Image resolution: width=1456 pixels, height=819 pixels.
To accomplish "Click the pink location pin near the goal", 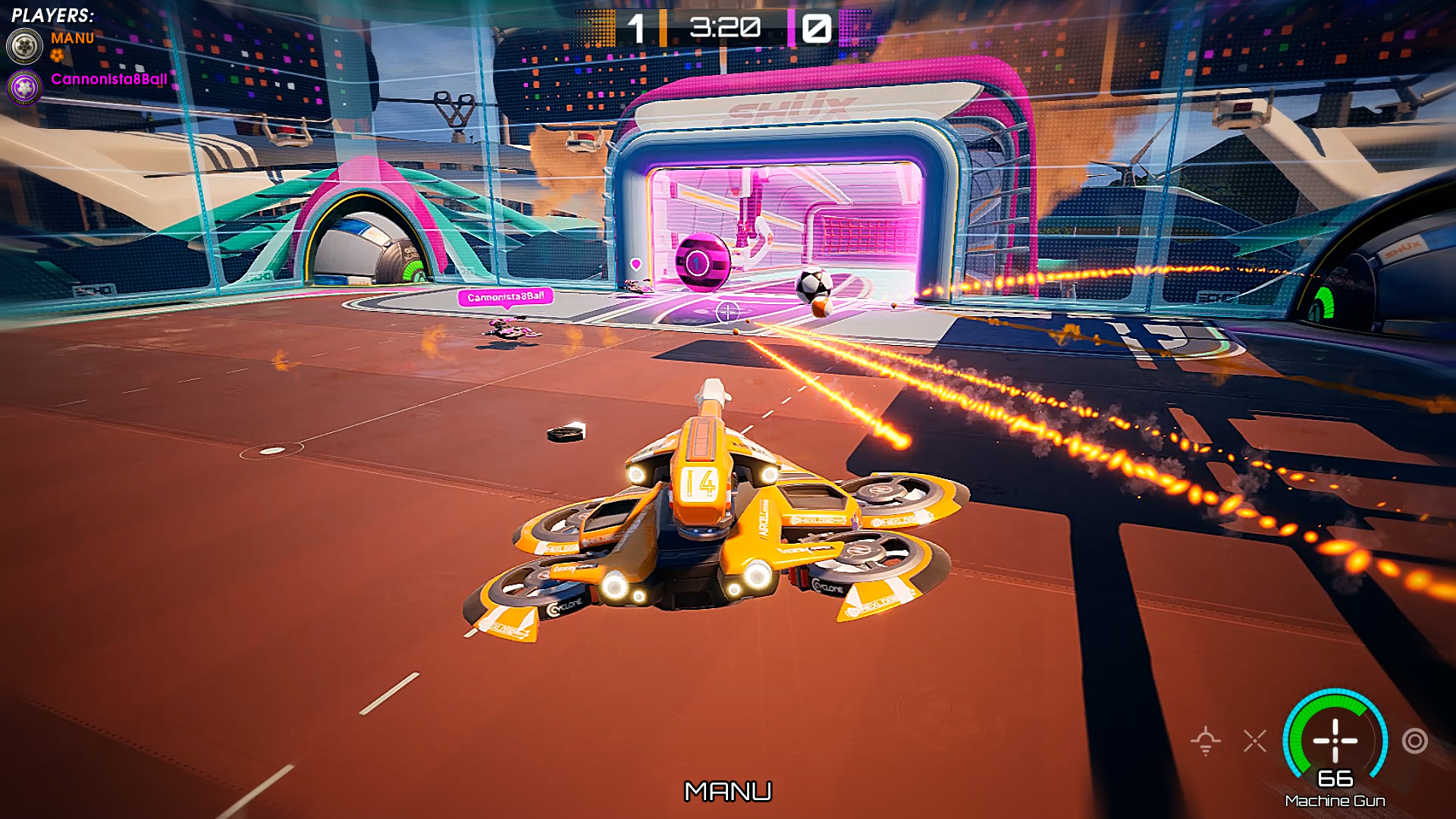I will coord(635,265).
